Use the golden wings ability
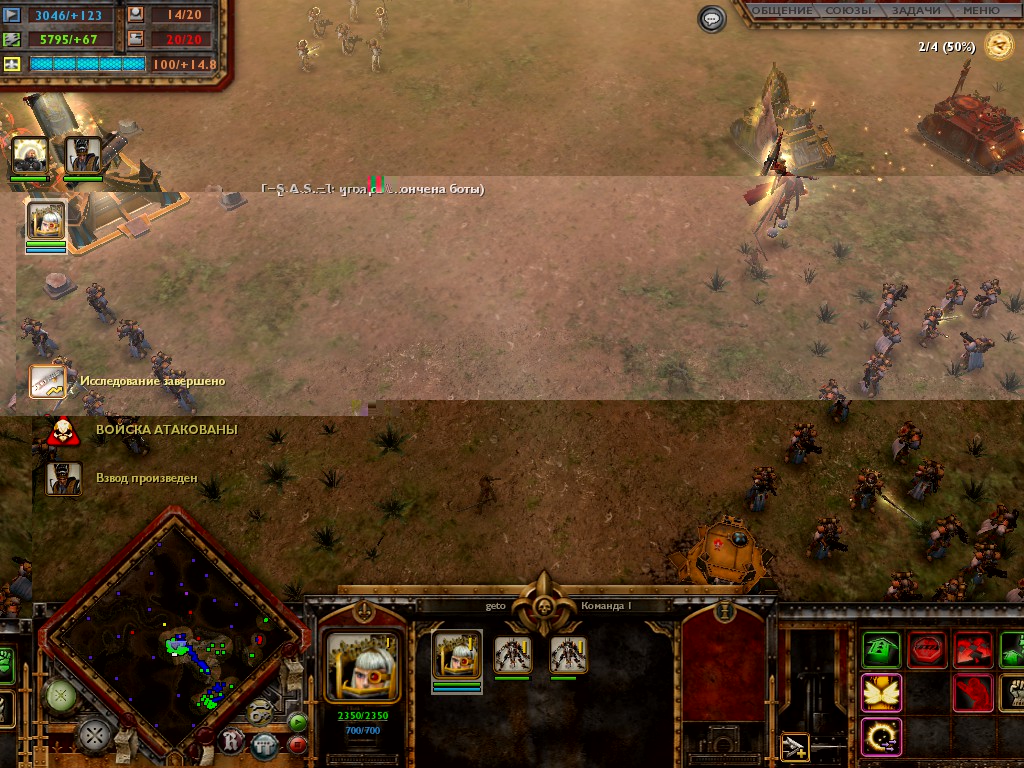Image resolution: width=1024 pixels, height=768 pixels. tap(881, 692)
